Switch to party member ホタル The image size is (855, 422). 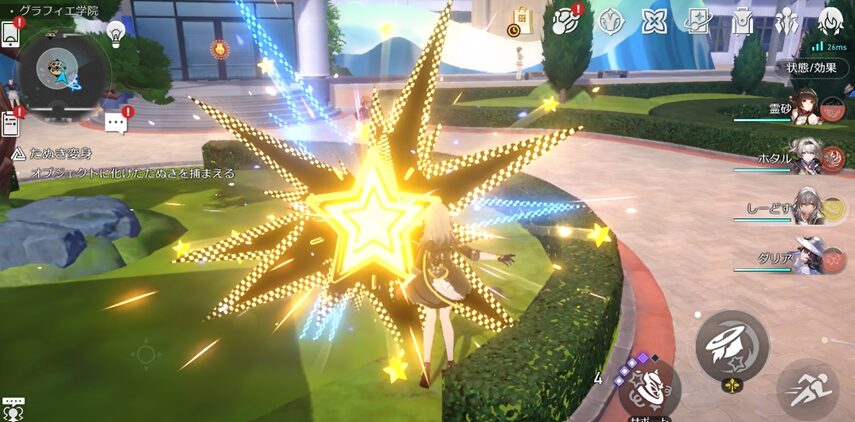tap(808, 154)
